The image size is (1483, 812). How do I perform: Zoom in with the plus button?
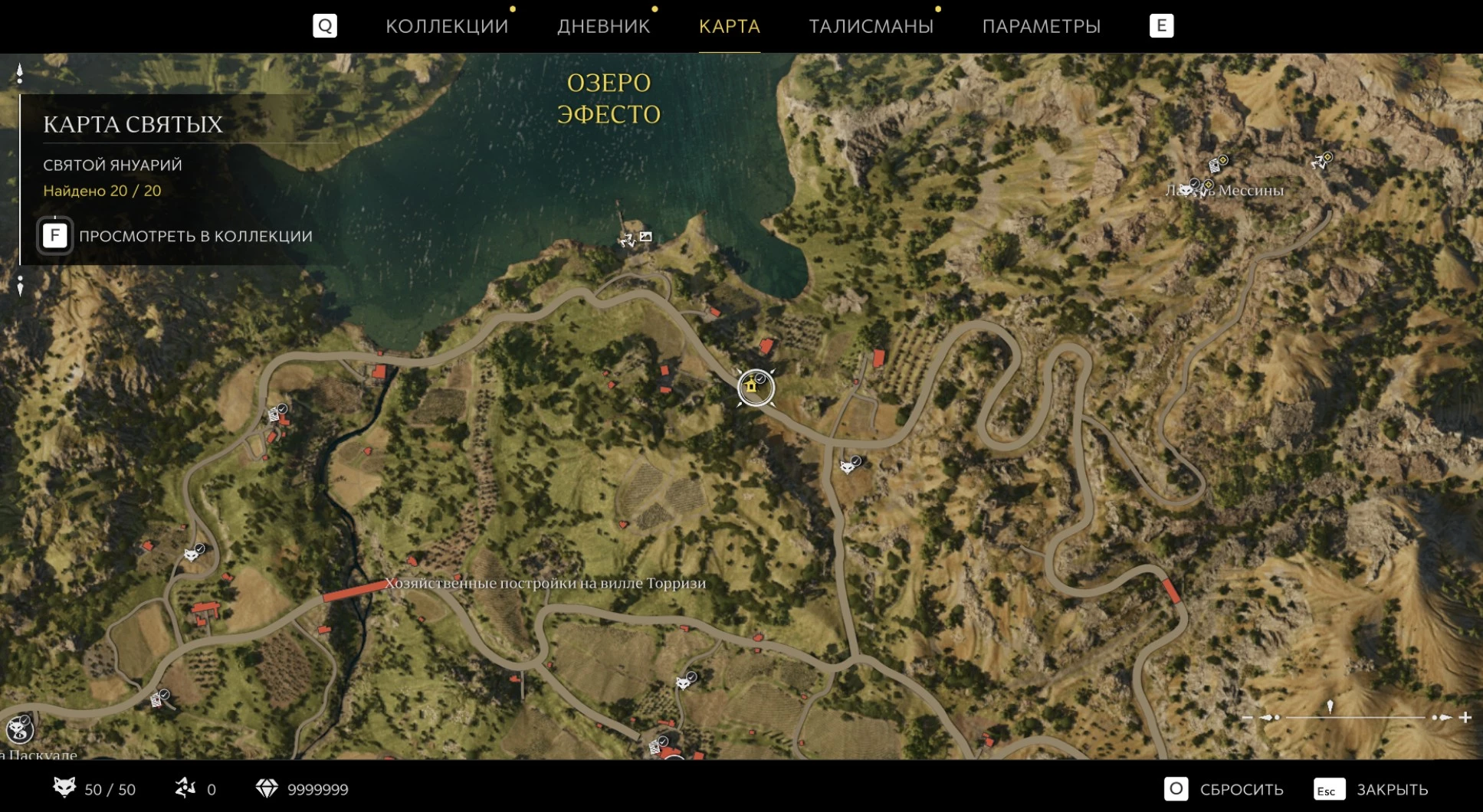(1465, 718)
